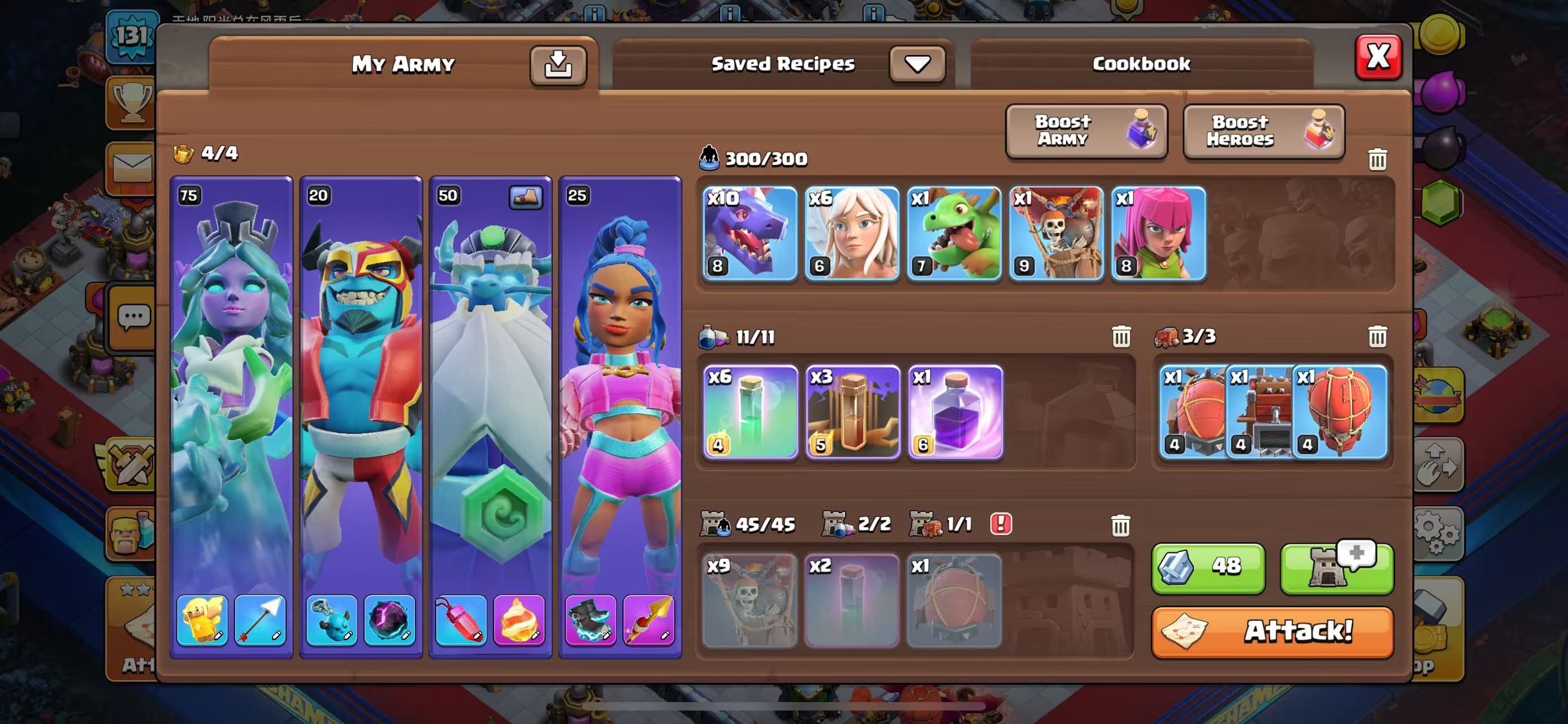Viewport: 1568px width, 724px height.
Task: Close the army window with the red X
Action: (1378, 57)
